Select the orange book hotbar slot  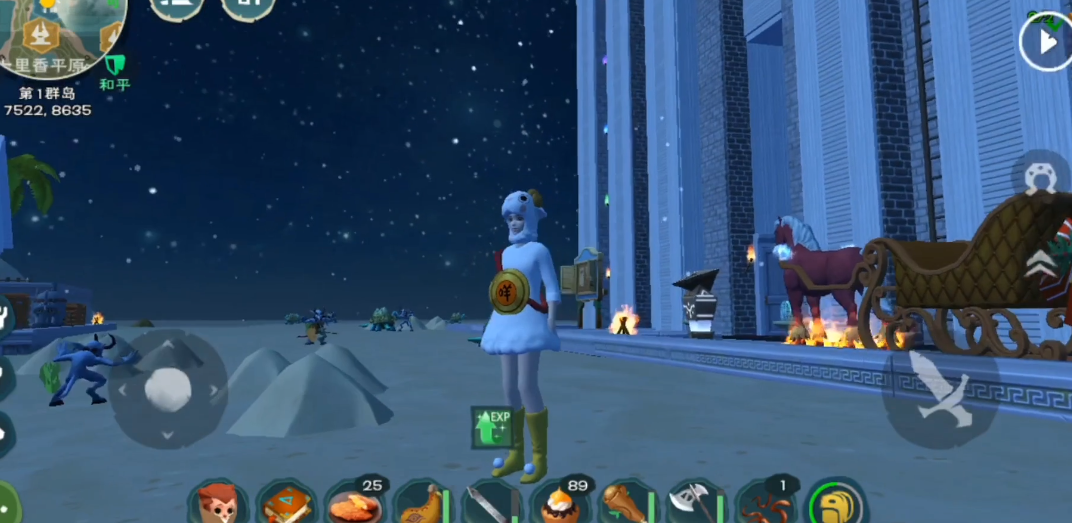tap(286, 503)
